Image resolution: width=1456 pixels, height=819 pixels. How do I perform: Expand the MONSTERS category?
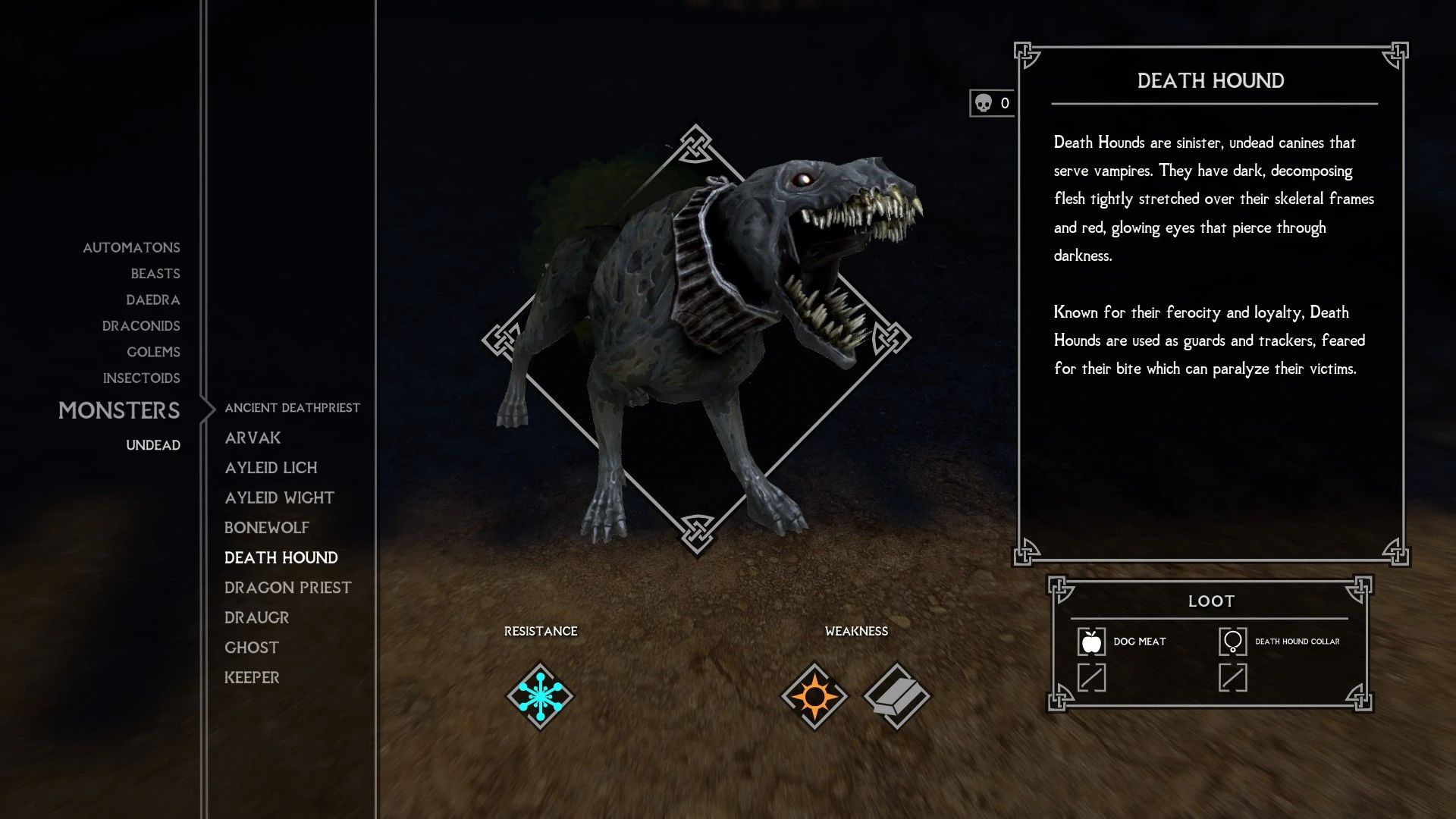(x=119, y=410)
